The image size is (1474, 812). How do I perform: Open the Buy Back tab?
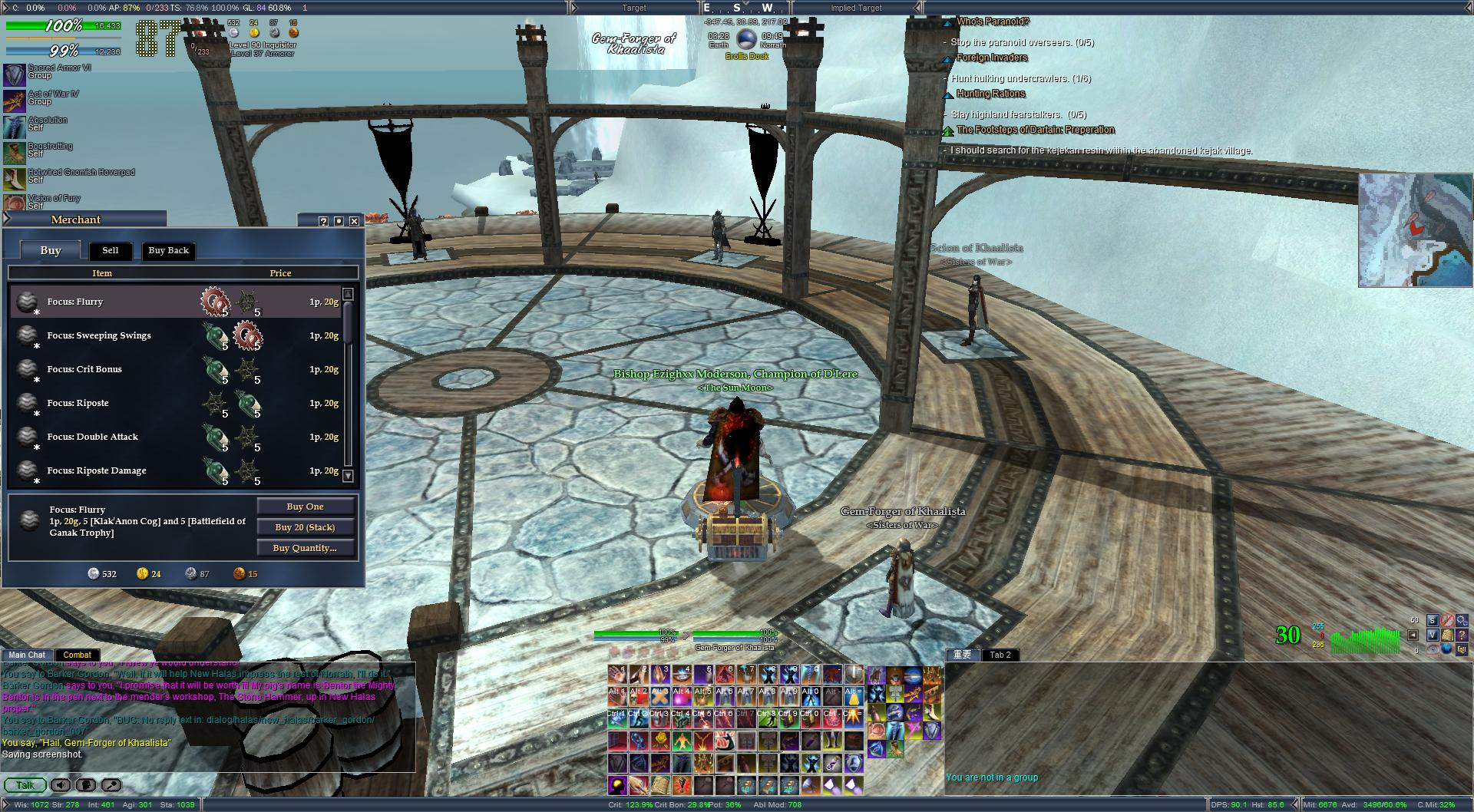tap(168, 250)
